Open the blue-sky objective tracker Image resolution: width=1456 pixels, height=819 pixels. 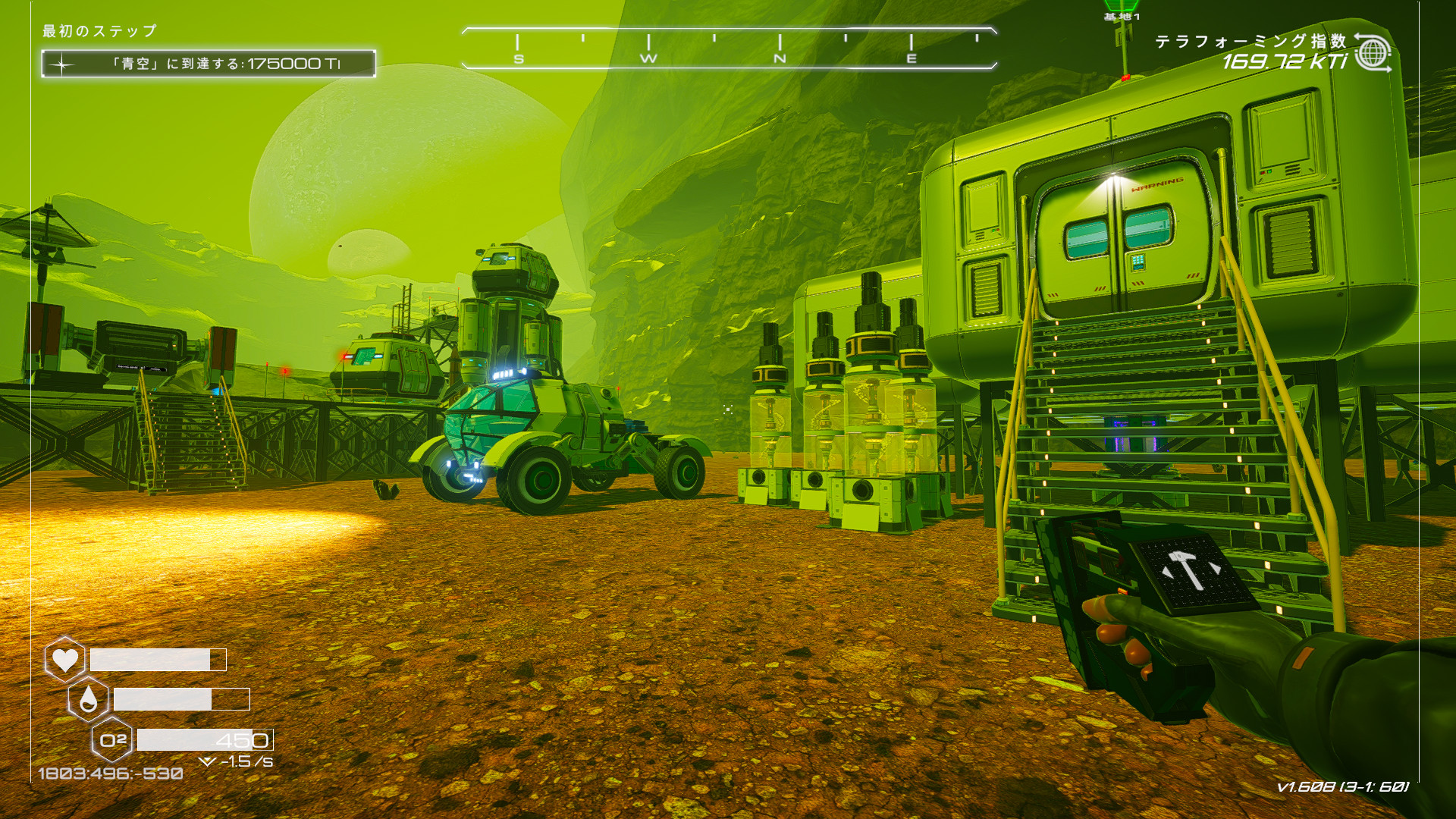click(x=209, y=64)
